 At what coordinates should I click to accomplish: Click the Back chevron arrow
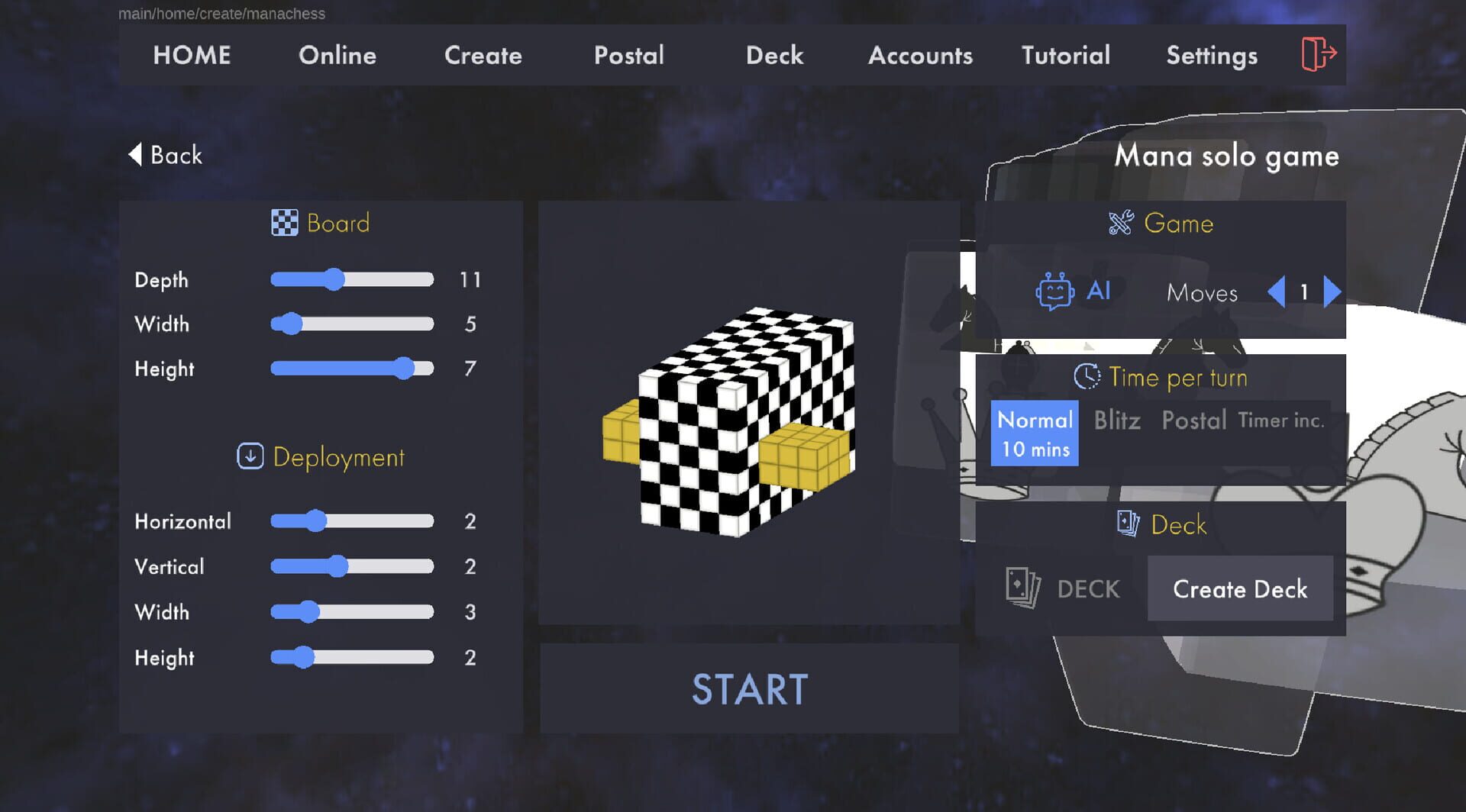[x=136, y=155]
